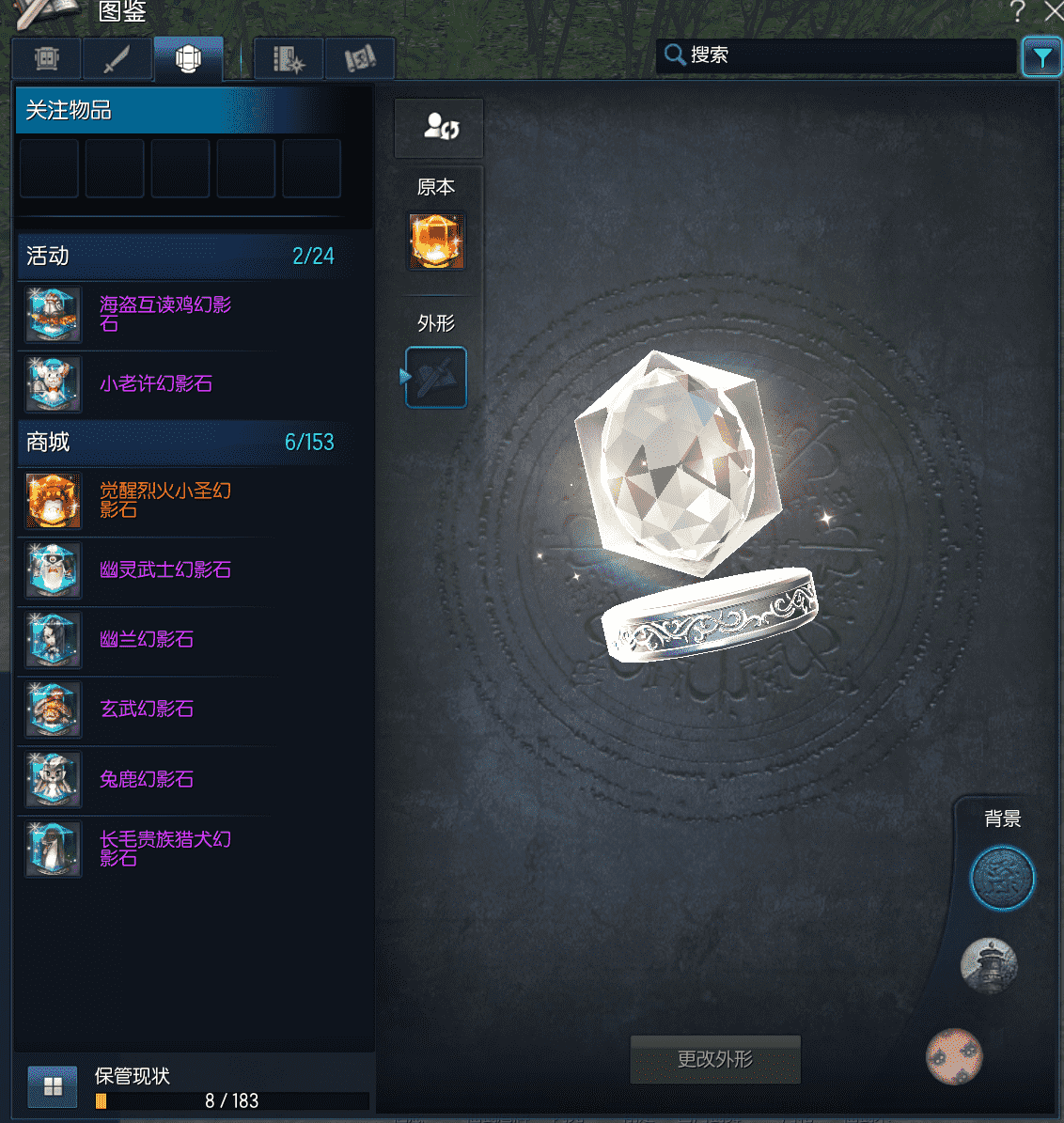Select 长毛贵族猎犬幻影石
This screenshot has width=1064, height=1123.
(165, 849)
